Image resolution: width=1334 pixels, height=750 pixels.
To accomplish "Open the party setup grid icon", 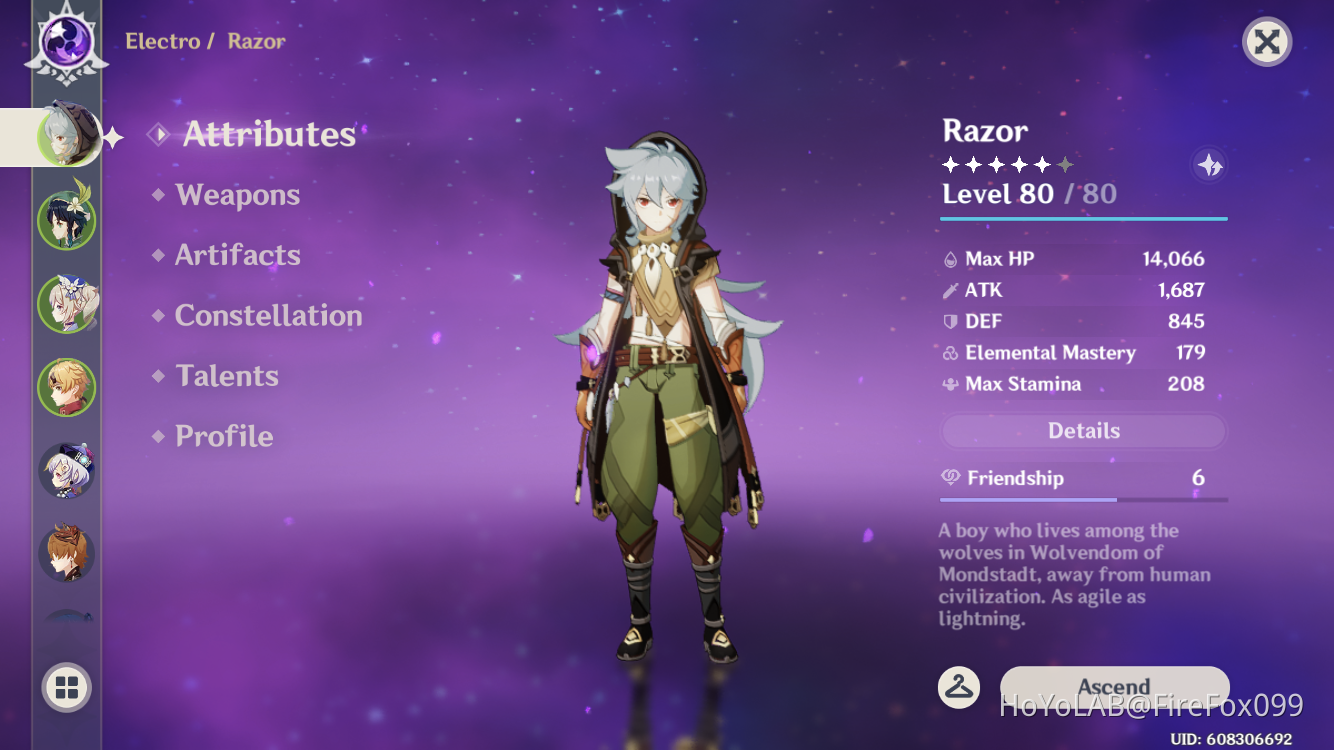I will tap(66, 687).
